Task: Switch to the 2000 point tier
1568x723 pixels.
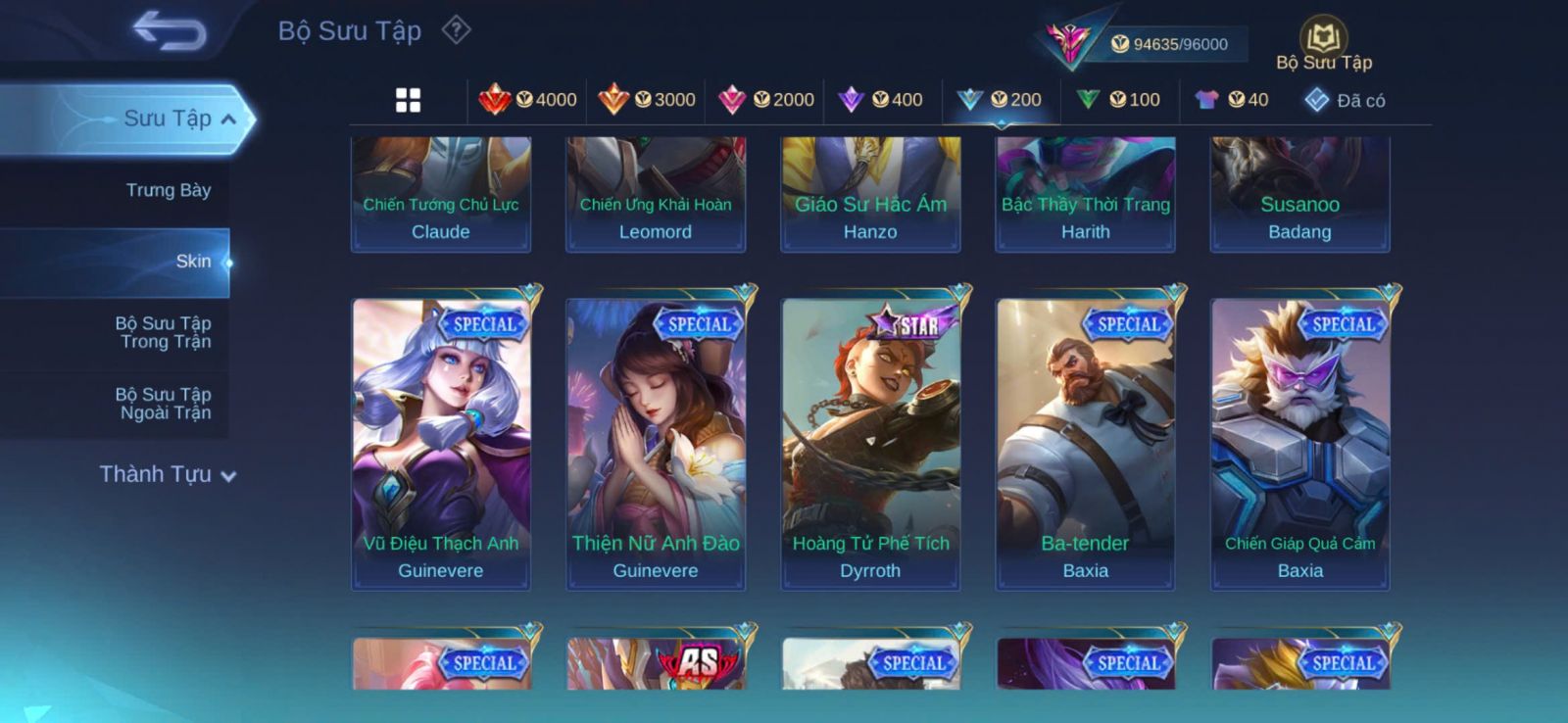Action: pyautogui.click(x=766, y=100)
